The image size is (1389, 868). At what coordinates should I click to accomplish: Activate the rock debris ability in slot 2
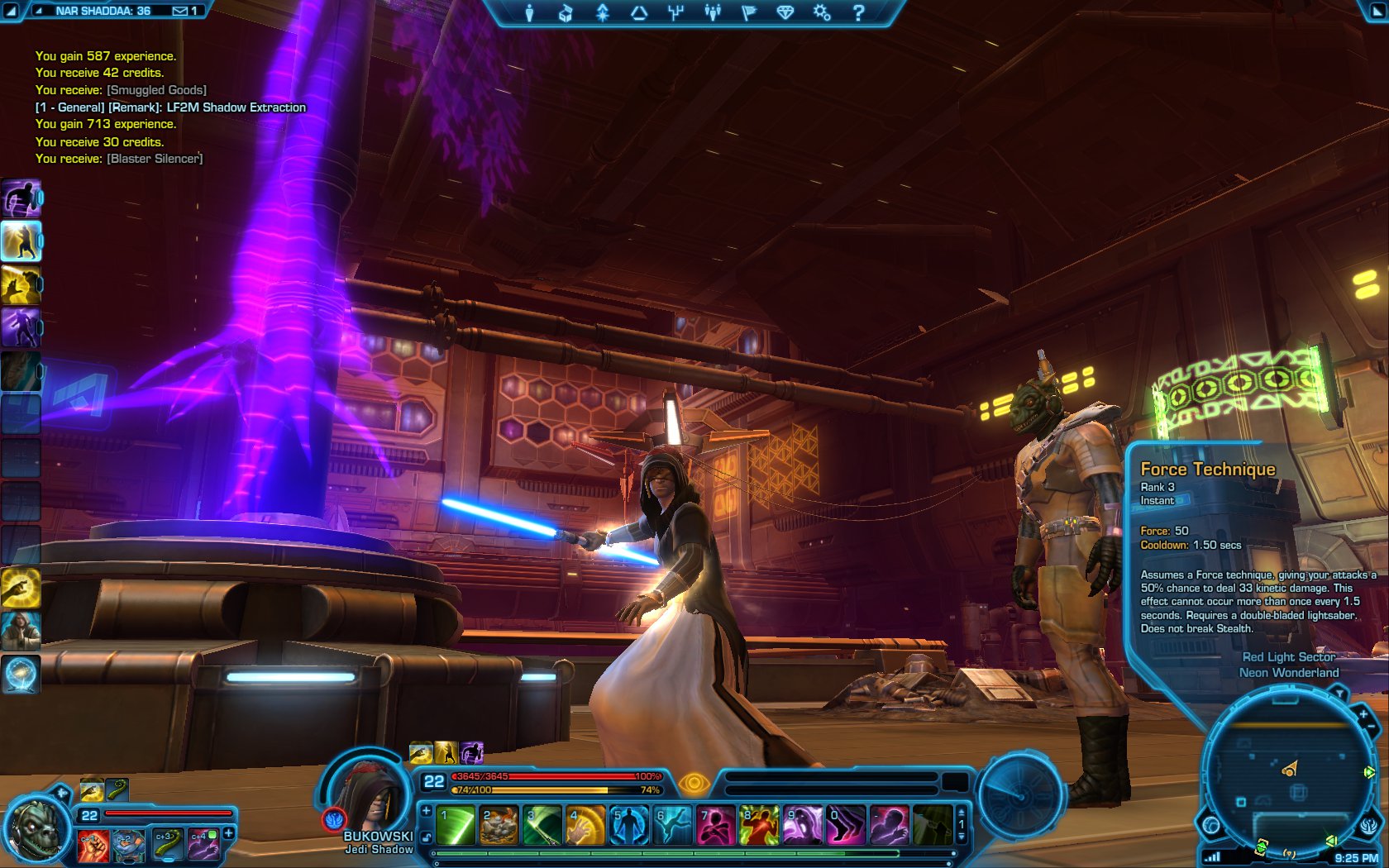tap(499, 825)
